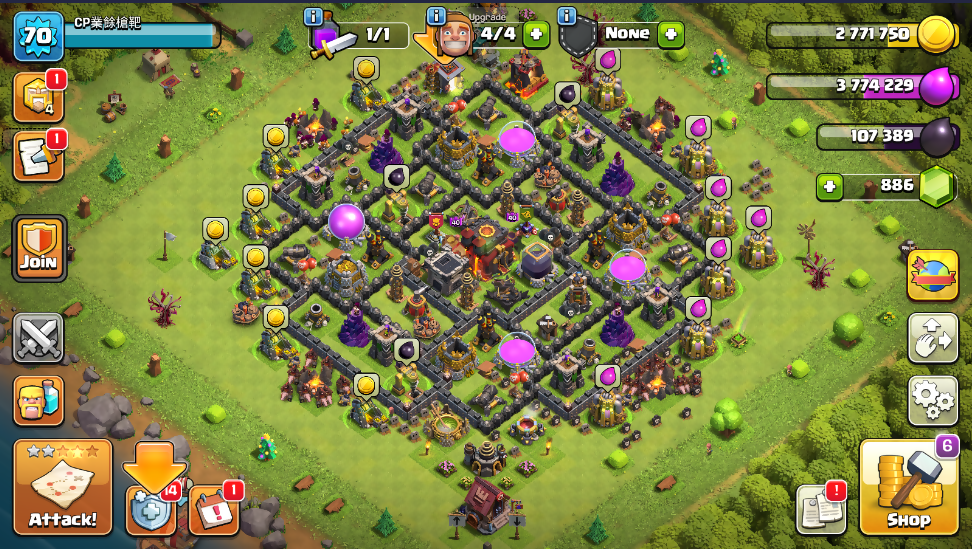This screenshot has width=972, height=549.
Task: Add a shield with the plus beside None
Action: pos(670,34)
